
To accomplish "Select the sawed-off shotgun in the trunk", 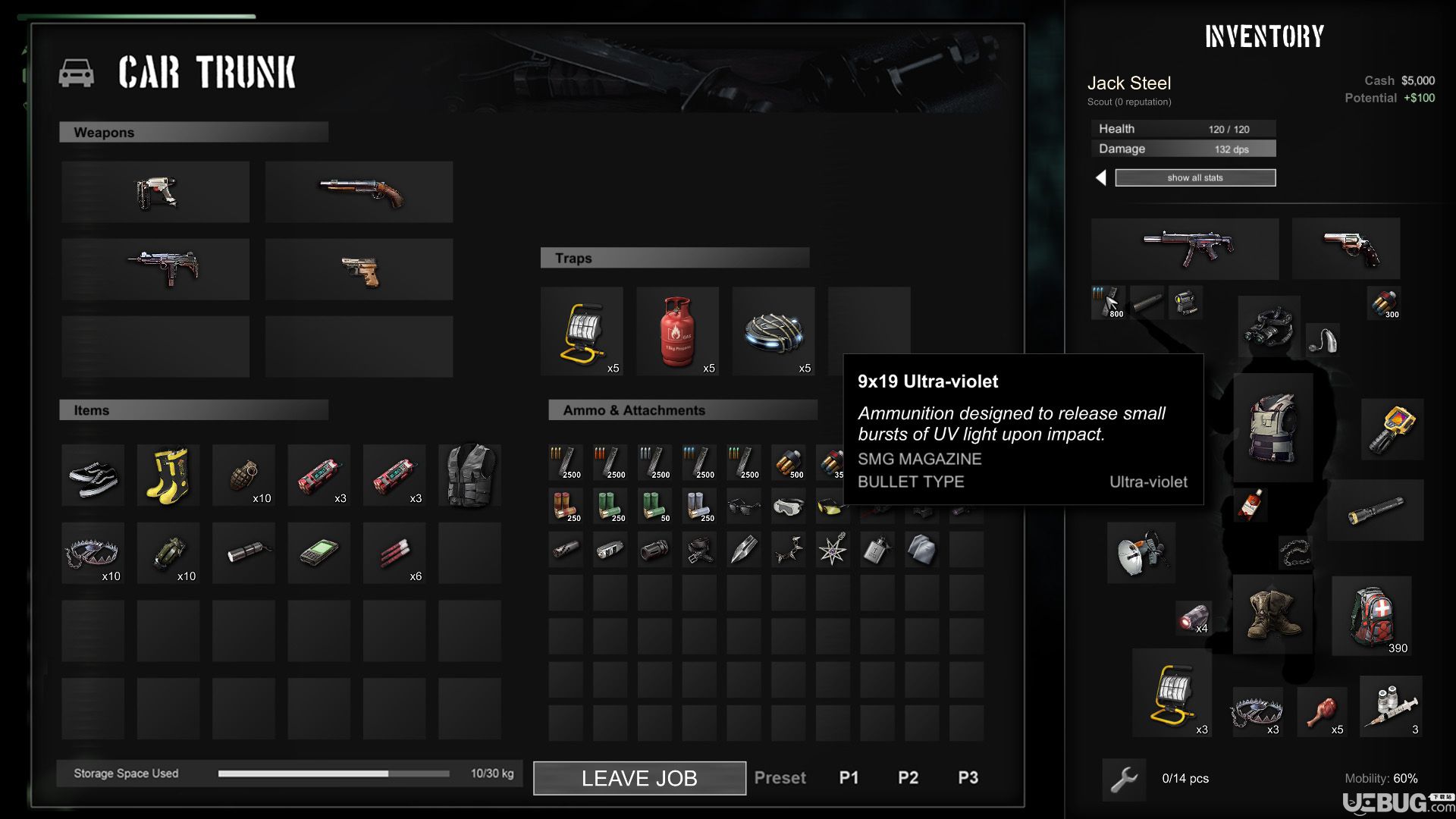I will click(359, 192).
